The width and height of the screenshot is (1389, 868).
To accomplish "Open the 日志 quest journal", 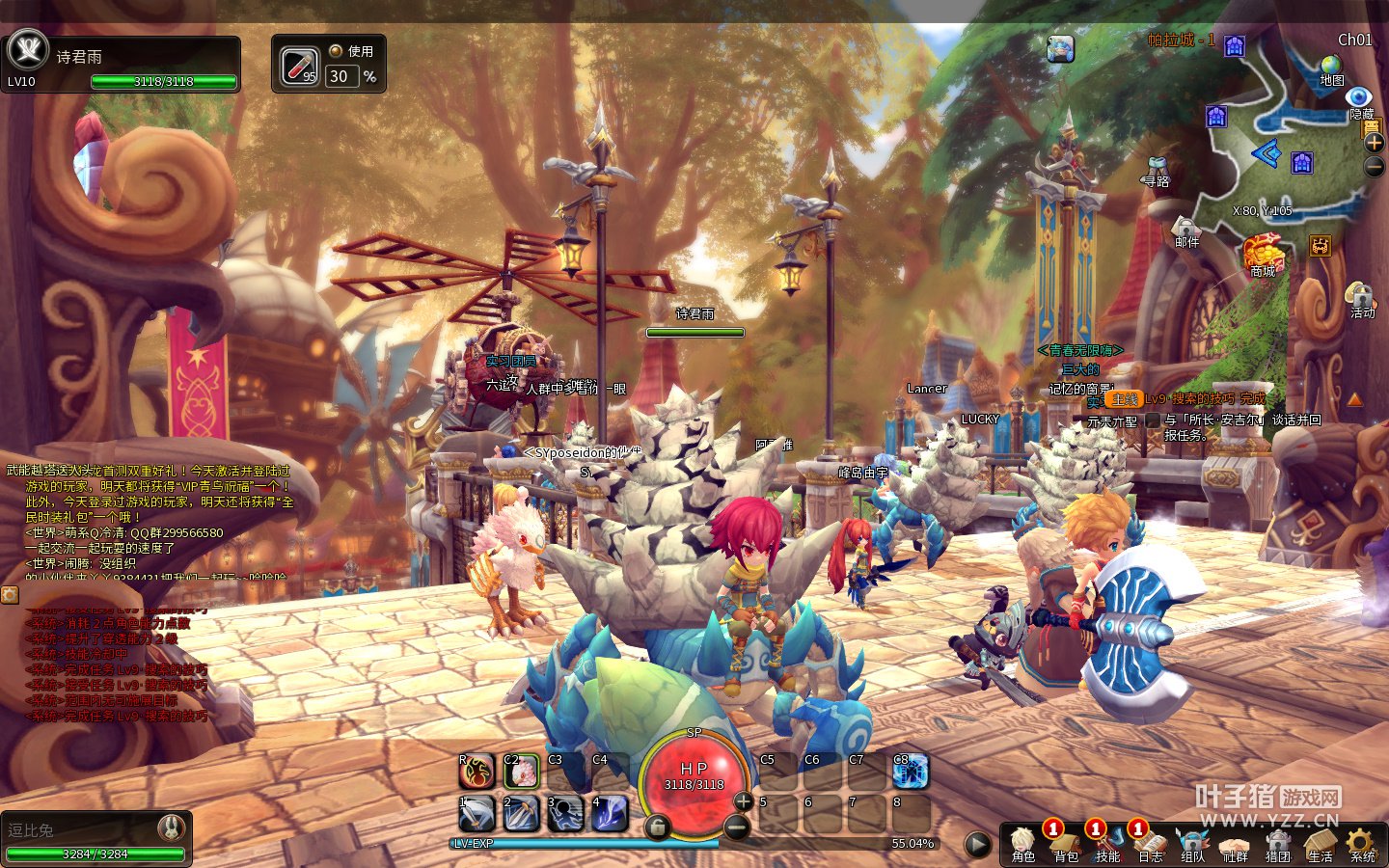I will click(x=1150, y=843).
